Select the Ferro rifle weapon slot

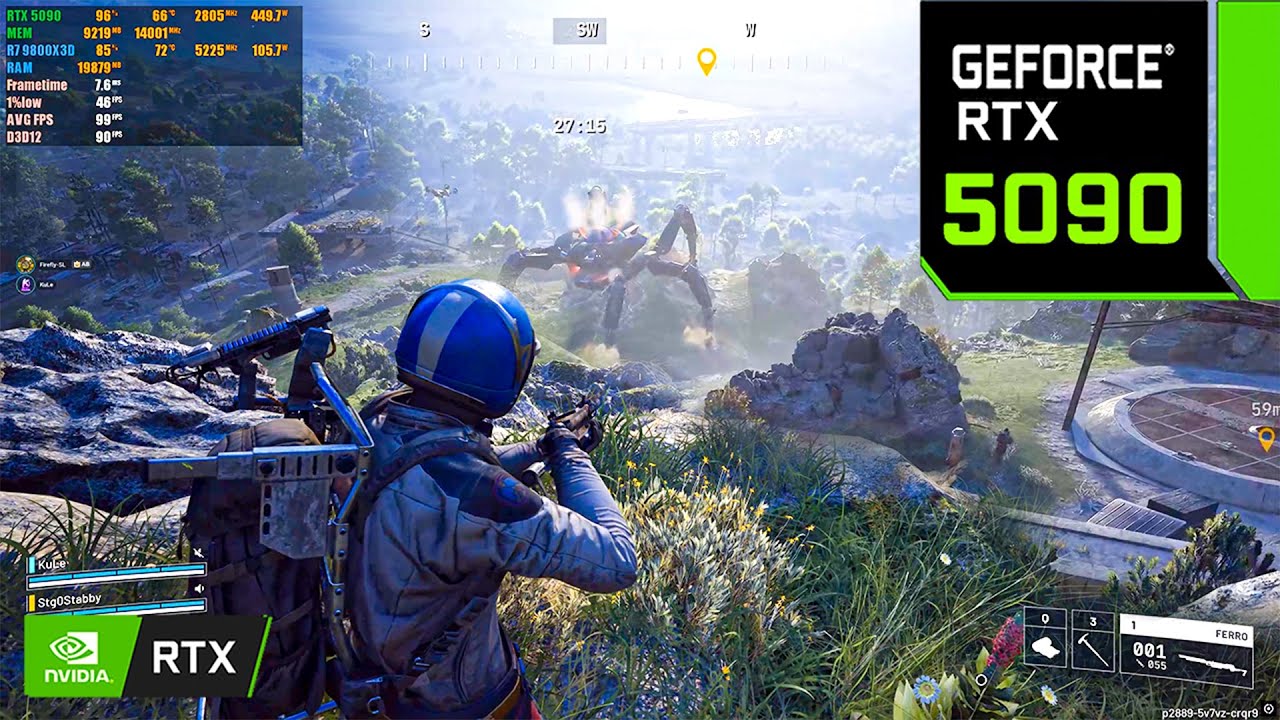pyautogui.click(x=1185, y=650)
